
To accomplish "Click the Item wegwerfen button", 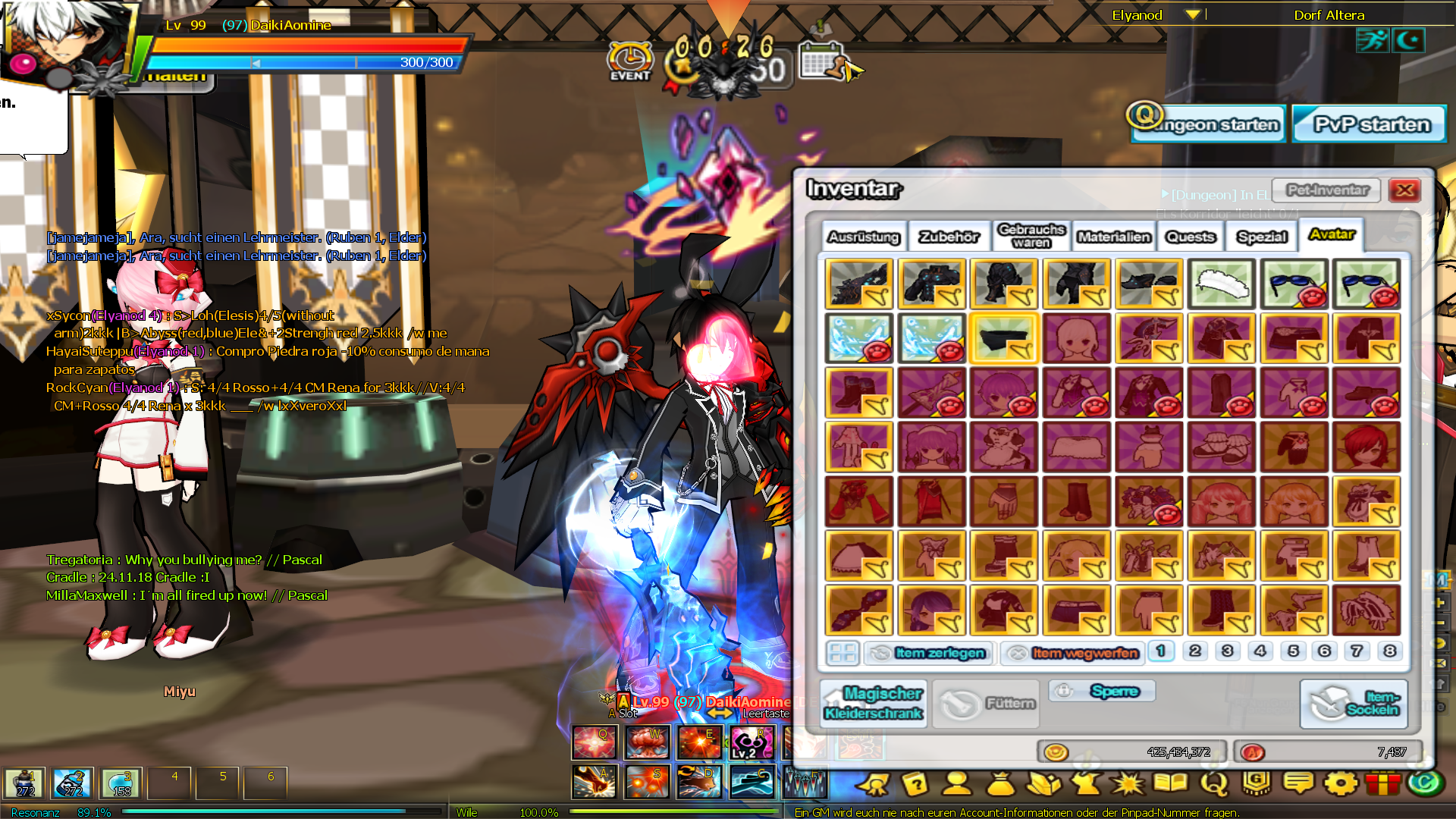I will point(1072,653).
